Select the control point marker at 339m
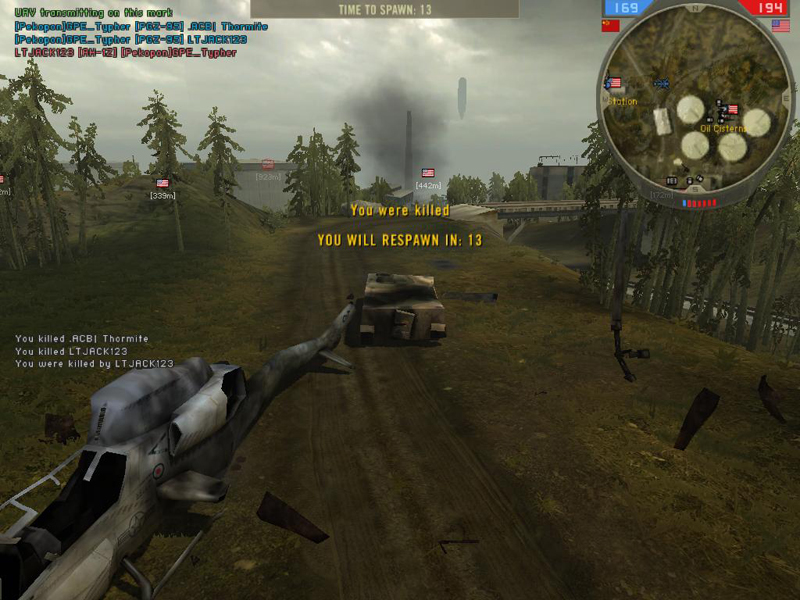 click(162, 184)
